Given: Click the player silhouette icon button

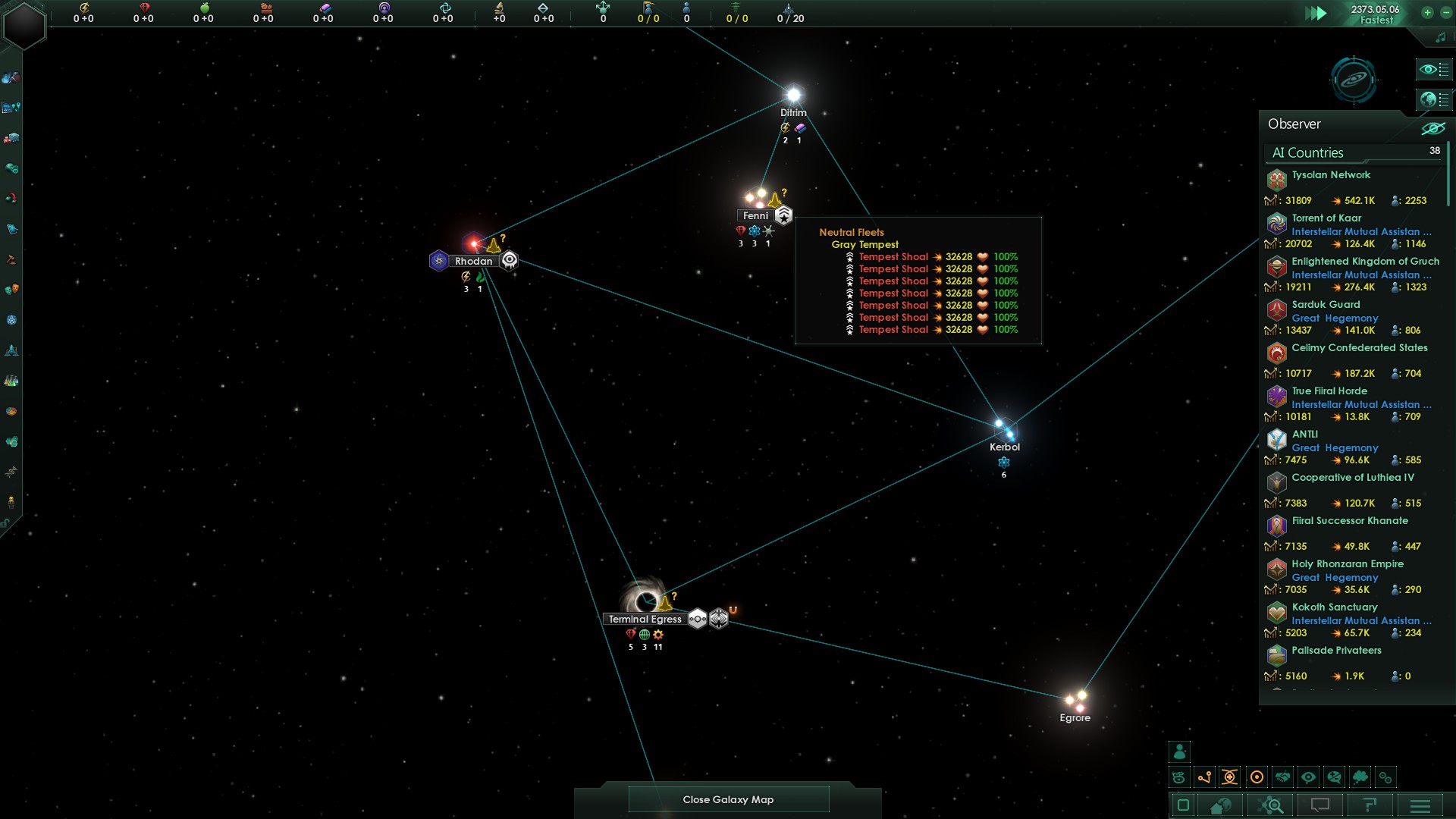Looking at the screenshot, I should 1180,752.
